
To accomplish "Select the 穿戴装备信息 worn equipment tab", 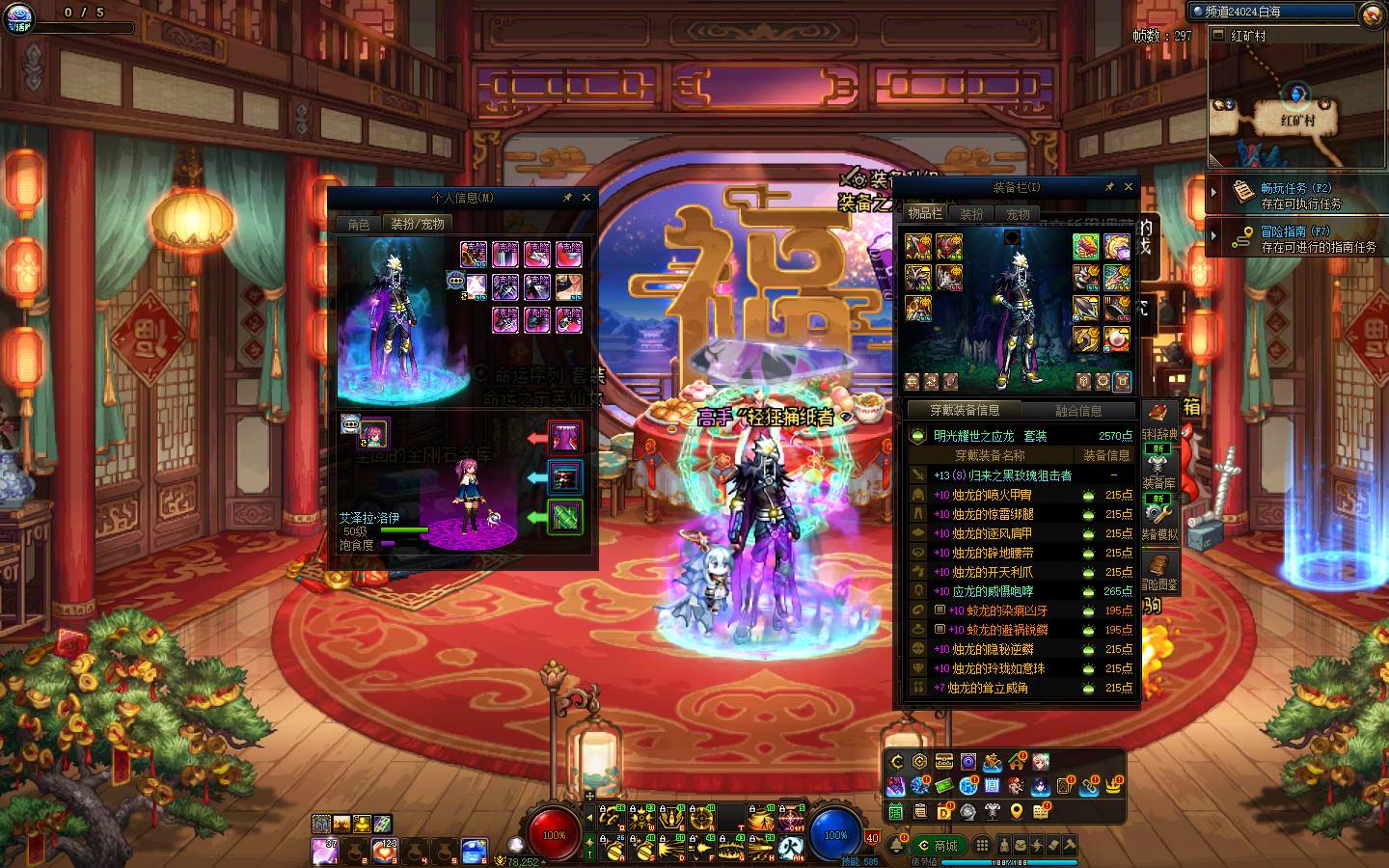I will (x=964, y=410).
